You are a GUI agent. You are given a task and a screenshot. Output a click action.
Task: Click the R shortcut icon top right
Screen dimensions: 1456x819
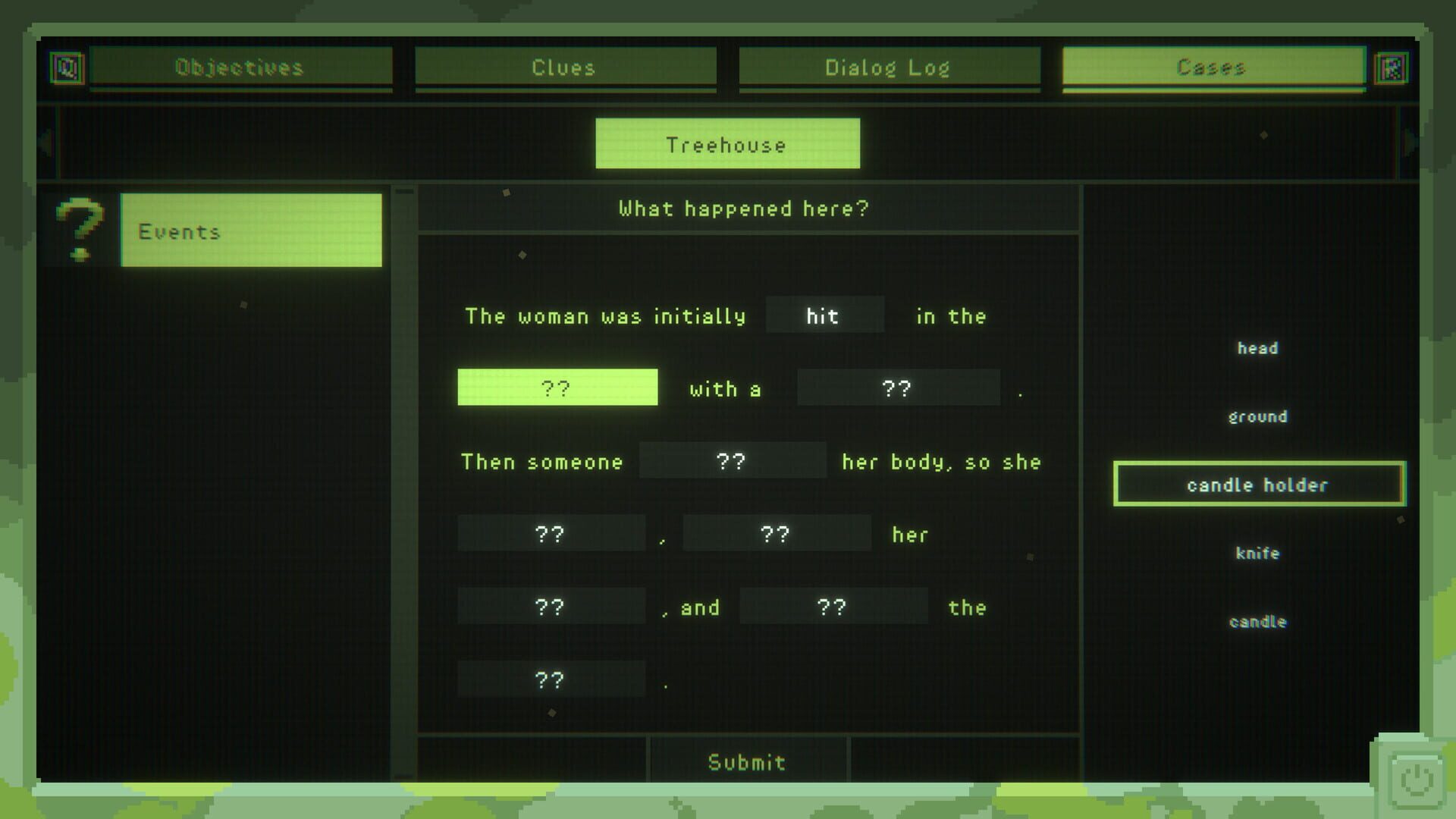coord(1391,68)
